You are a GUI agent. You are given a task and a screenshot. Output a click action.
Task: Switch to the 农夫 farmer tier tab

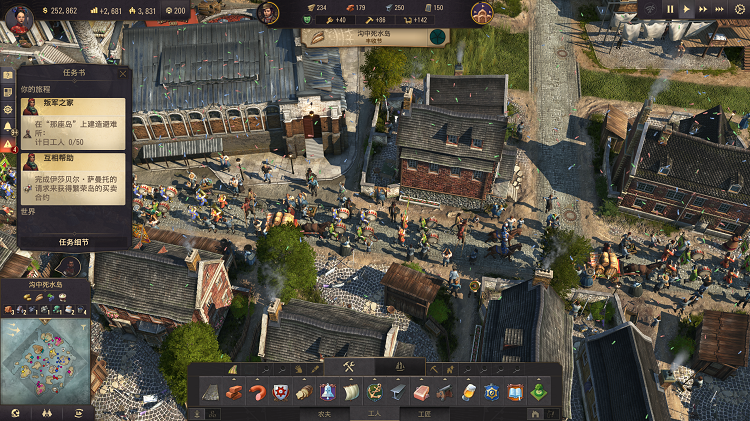tap(324, 413)
